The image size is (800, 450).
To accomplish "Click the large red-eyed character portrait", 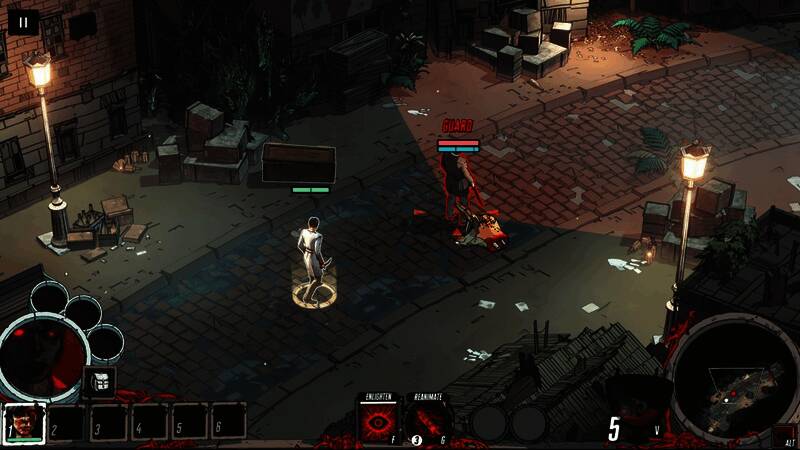I will [x=42, y=357].
